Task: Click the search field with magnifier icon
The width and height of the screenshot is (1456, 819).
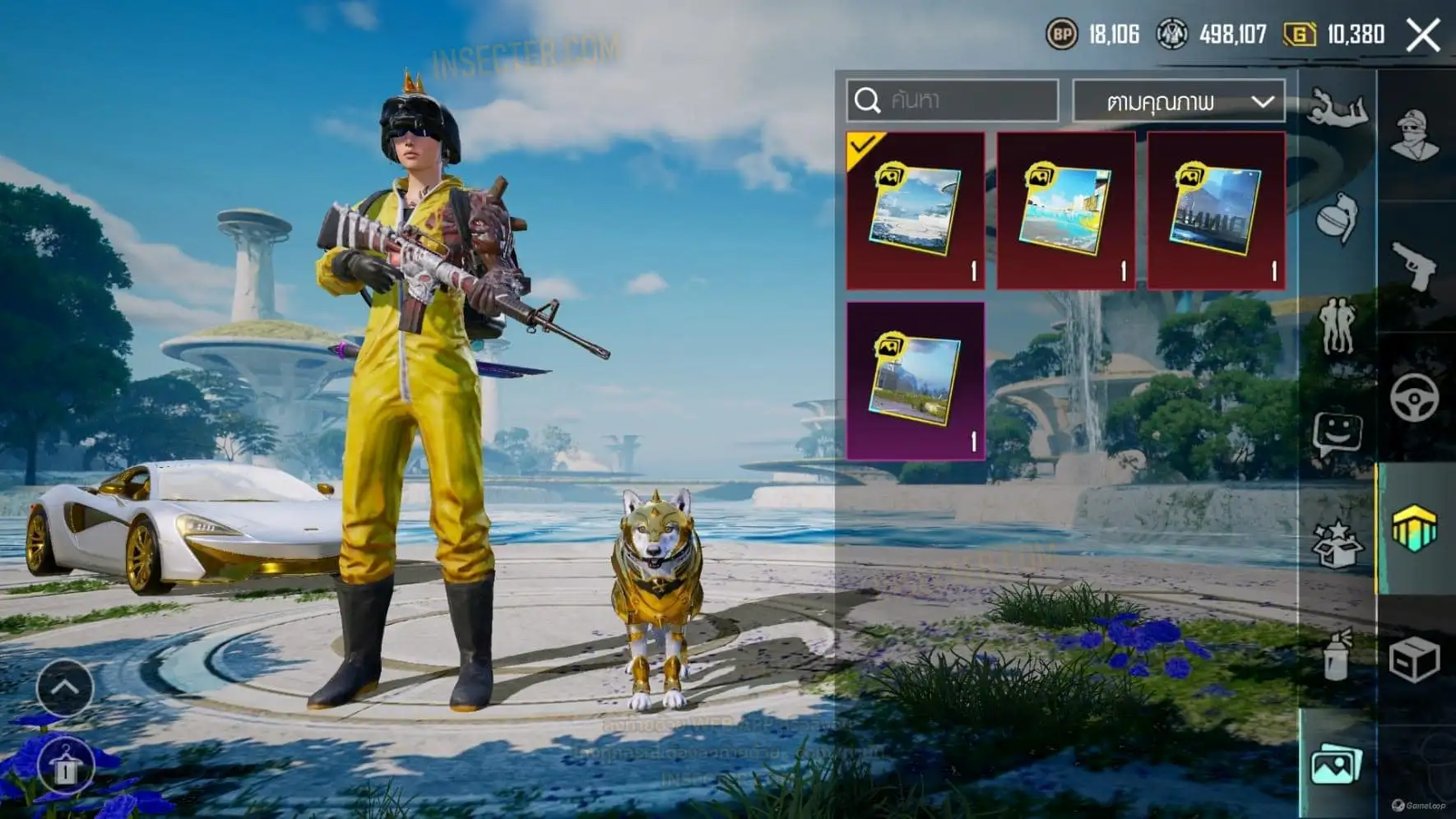Action: point(953,100)
